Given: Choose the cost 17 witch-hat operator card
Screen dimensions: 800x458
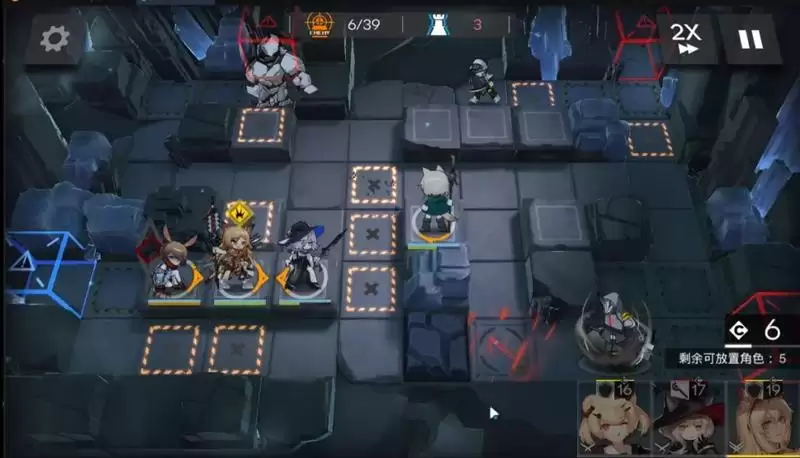Looking at the screenshot, I should click(689, 420).
